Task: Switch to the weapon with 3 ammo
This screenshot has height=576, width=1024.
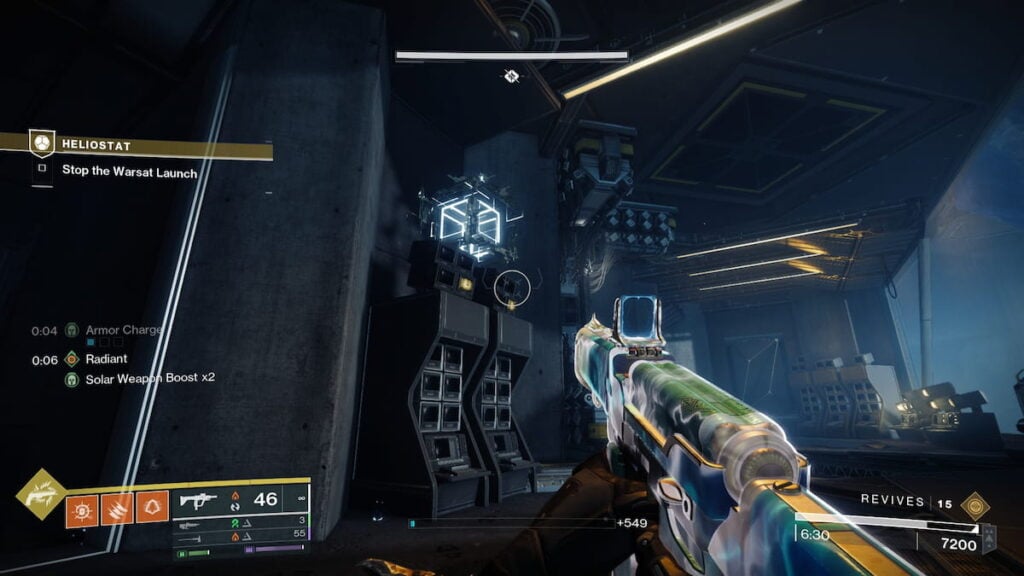Action: point(240,521)
